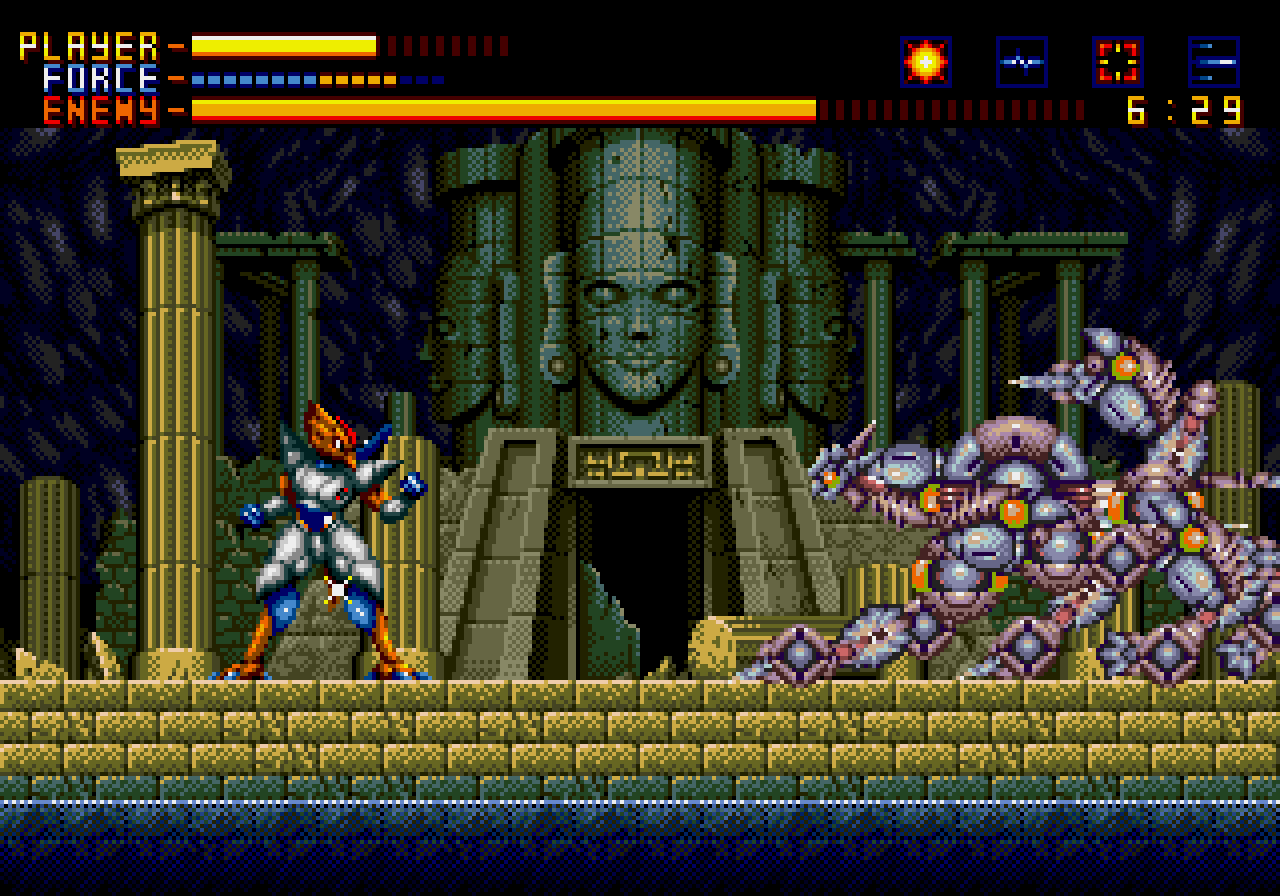
Task: Switch to the blue triple-laser weapon icon
Action: click(x=1213, y=62)
